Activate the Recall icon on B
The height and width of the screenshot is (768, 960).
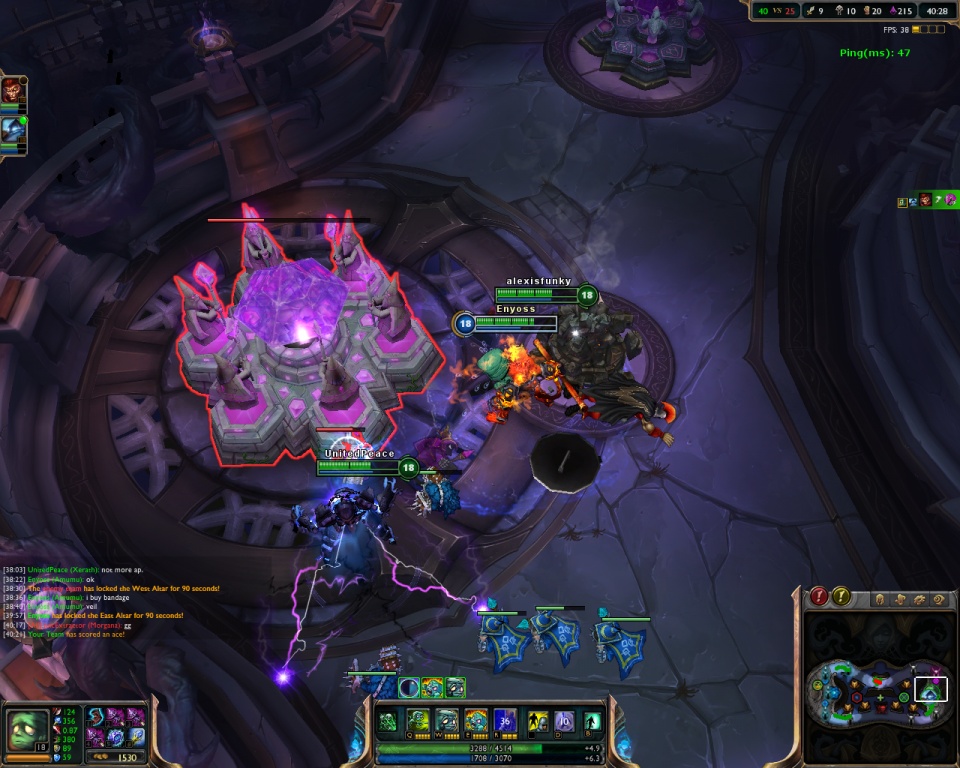coord(593,720)
